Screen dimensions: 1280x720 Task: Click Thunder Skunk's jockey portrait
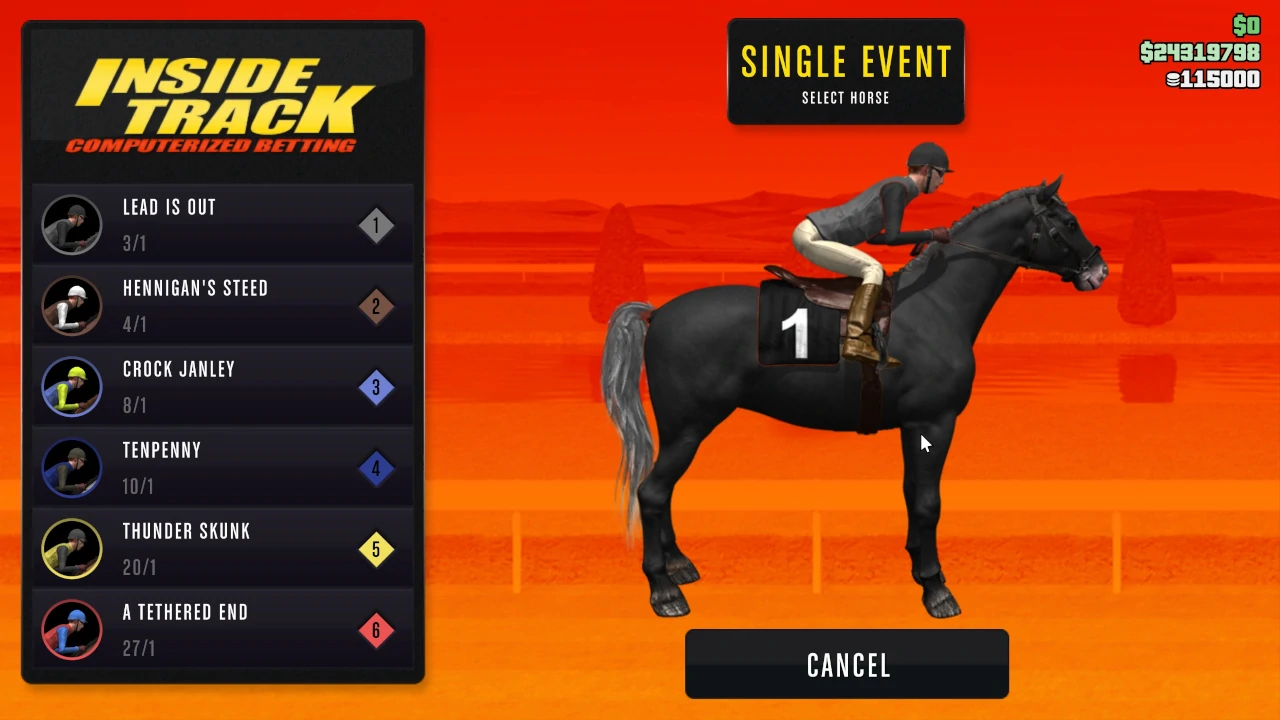pos(71,549)
